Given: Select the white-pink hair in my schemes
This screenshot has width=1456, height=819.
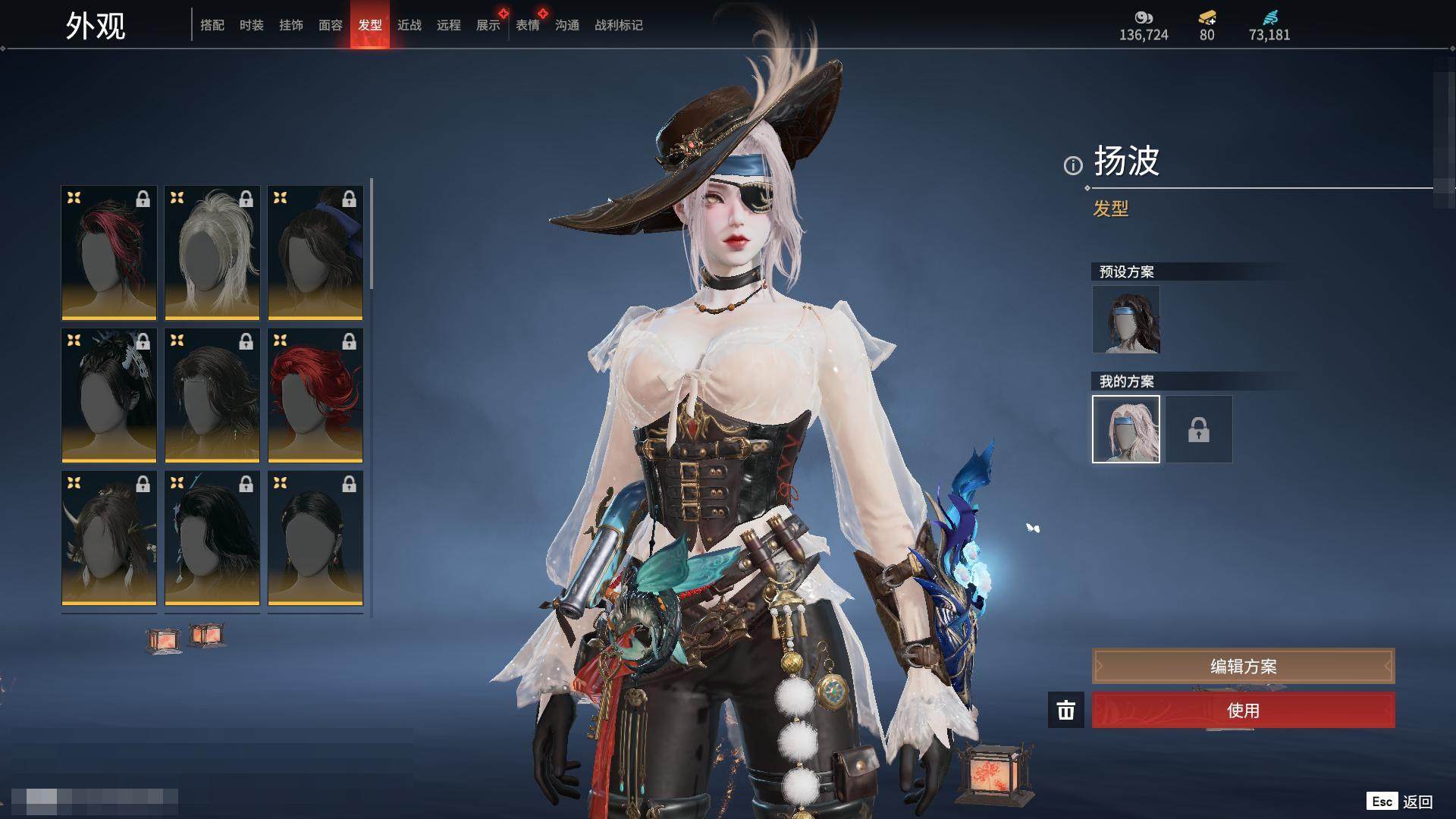Looking at the screenshot, I should click(1126, 429).
